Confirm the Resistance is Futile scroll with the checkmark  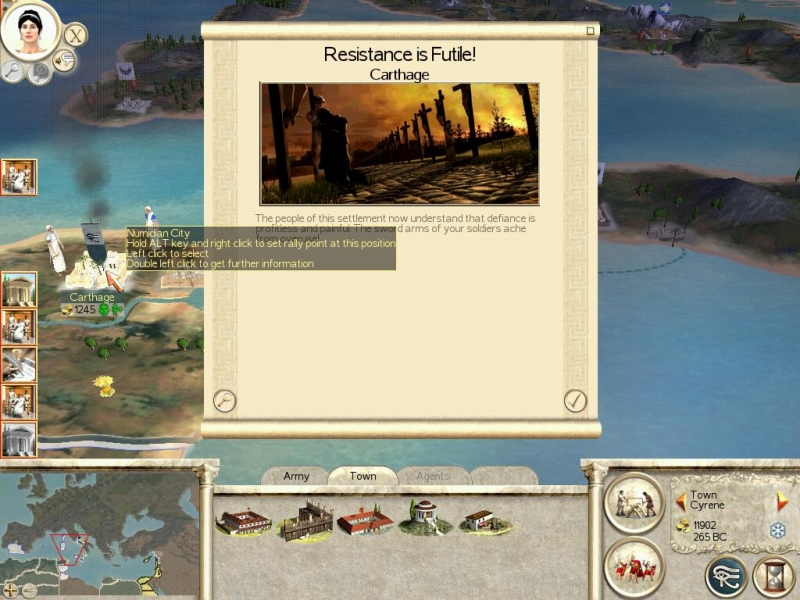click(575, 401)
